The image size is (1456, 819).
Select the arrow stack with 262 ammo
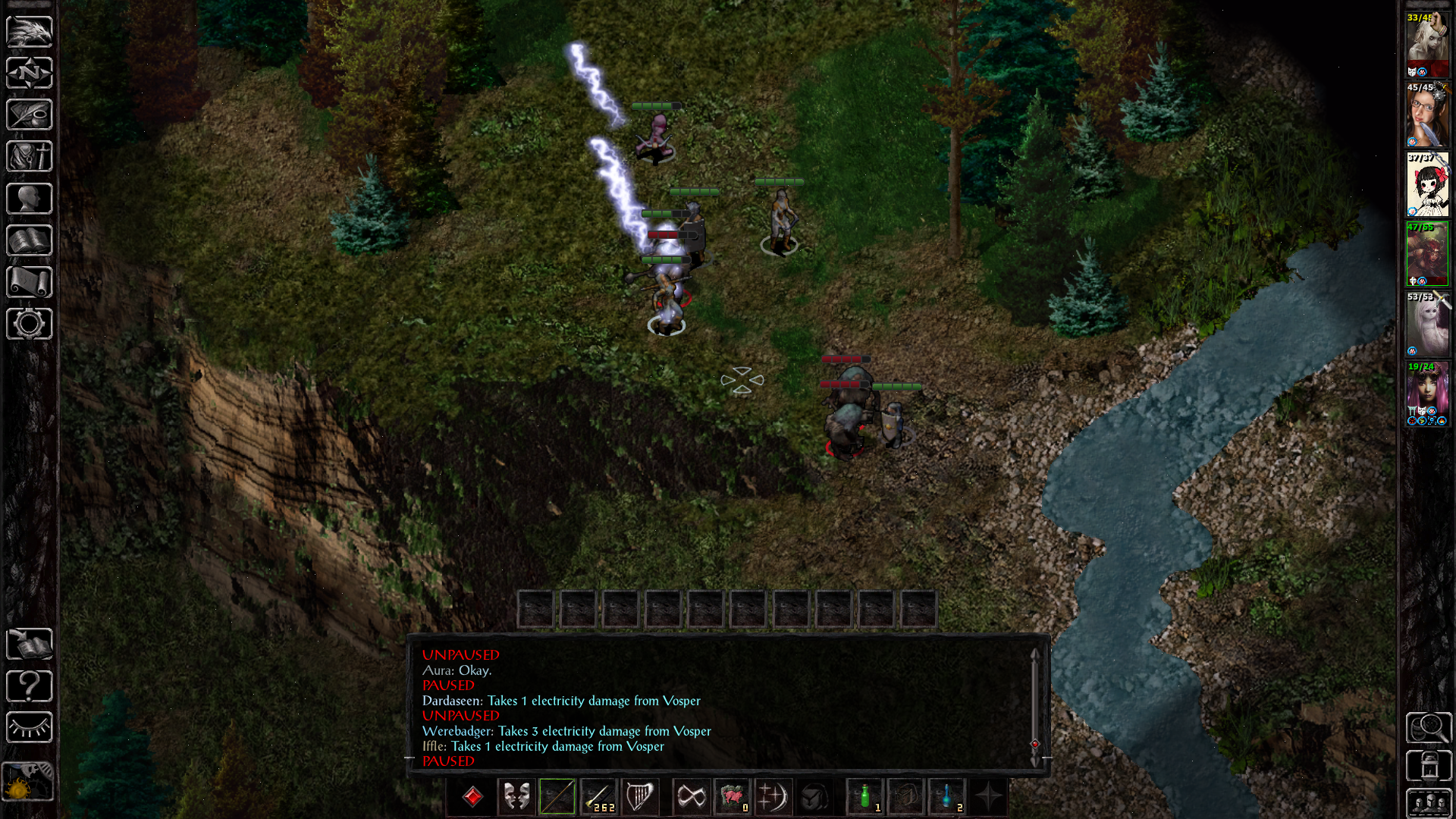point(599,797)
